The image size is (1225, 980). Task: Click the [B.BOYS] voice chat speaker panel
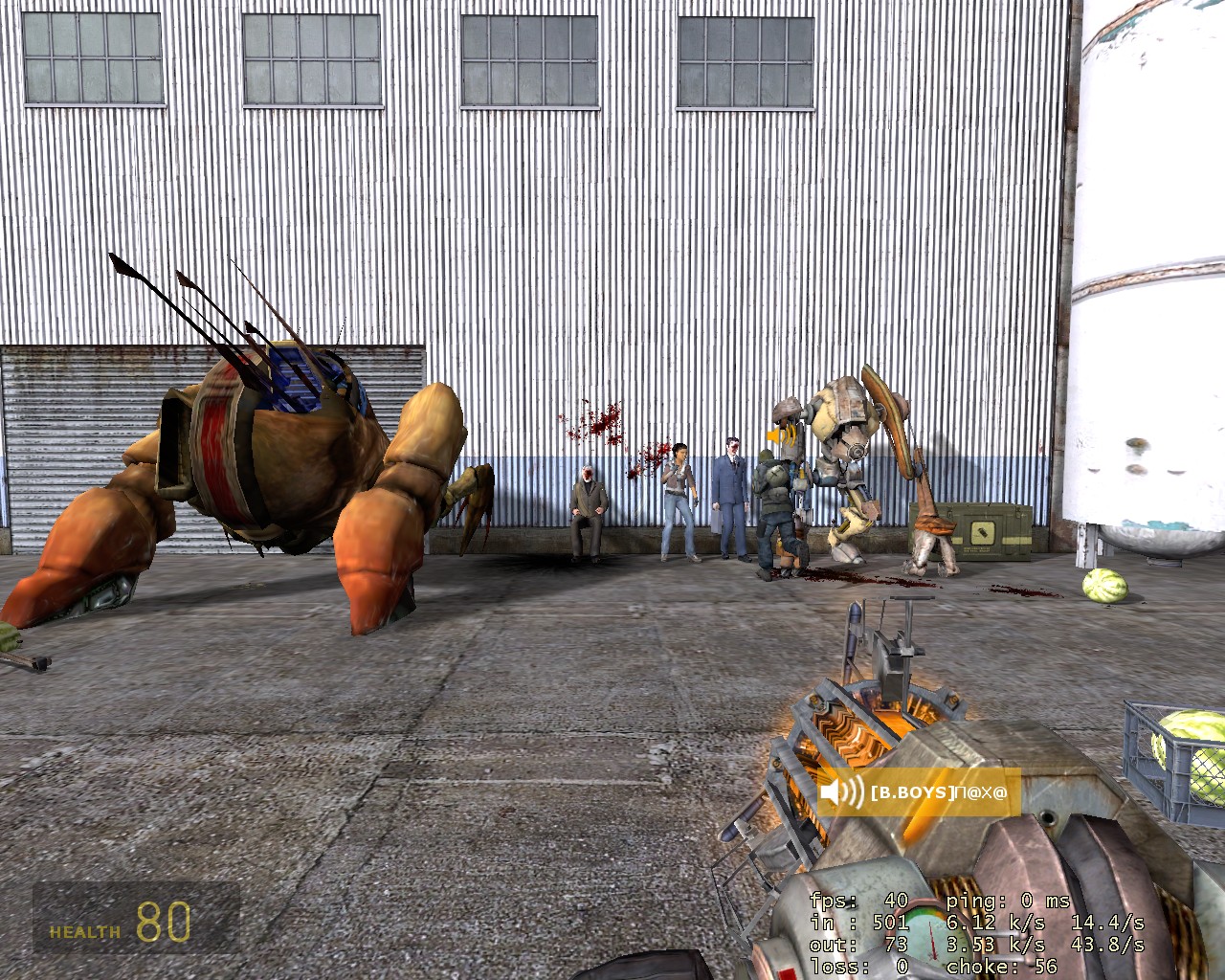917,792
